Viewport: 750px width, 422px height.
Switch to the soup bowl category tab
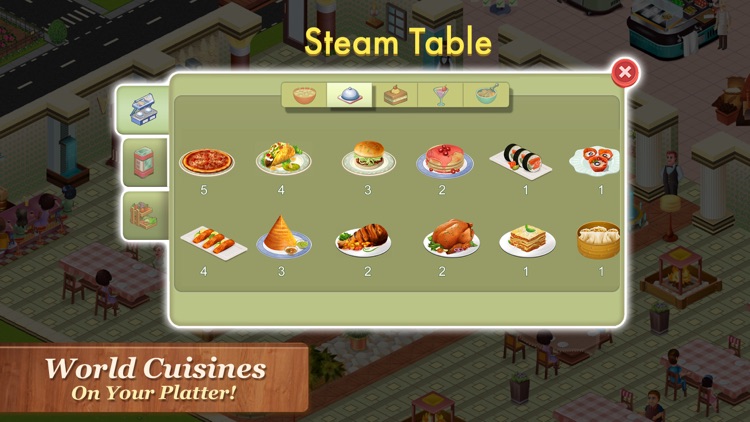(x=304, y=95)
